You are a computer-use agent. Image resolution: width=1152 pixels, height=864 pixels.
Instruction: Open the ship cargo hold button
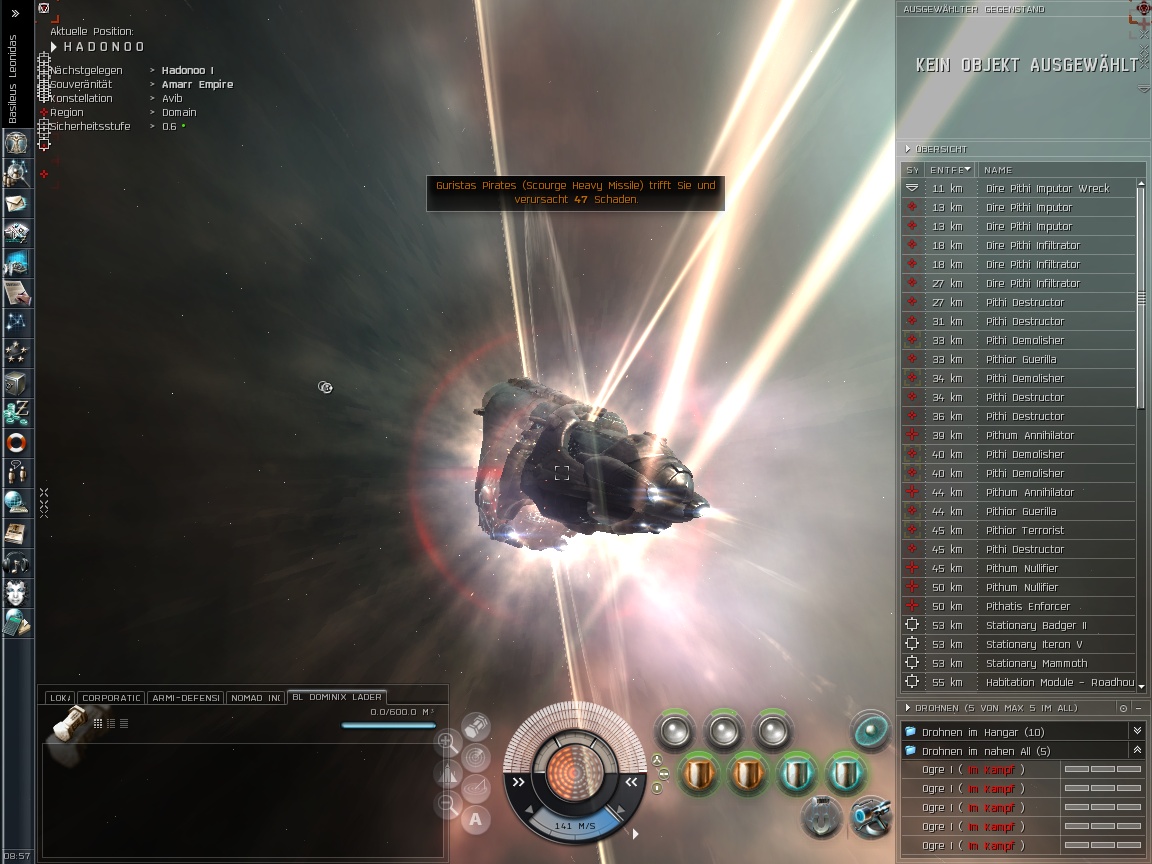pos(476,724)
